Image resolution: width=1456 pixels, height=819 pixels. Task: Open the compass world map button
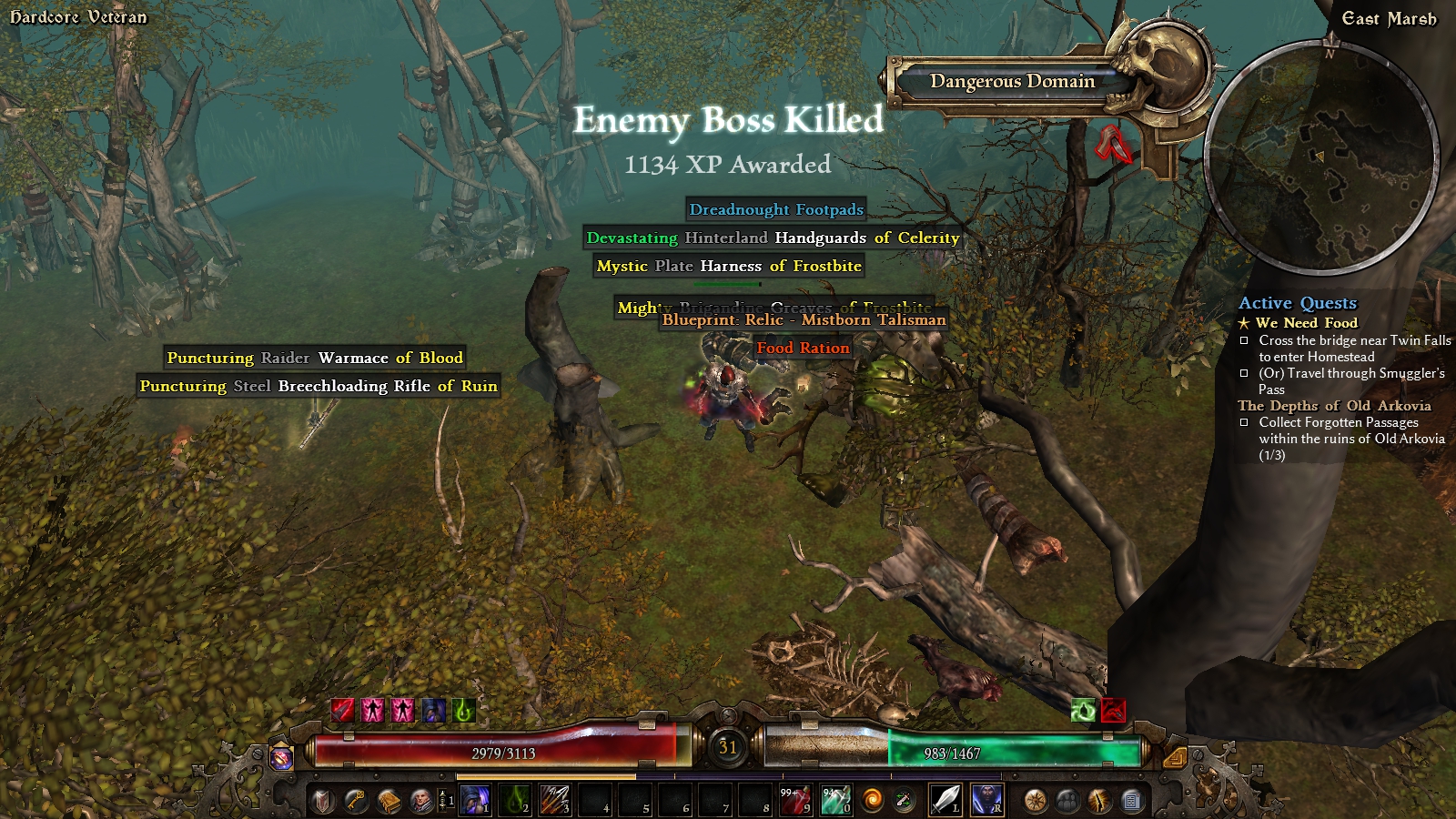[x=1036, y=801]
